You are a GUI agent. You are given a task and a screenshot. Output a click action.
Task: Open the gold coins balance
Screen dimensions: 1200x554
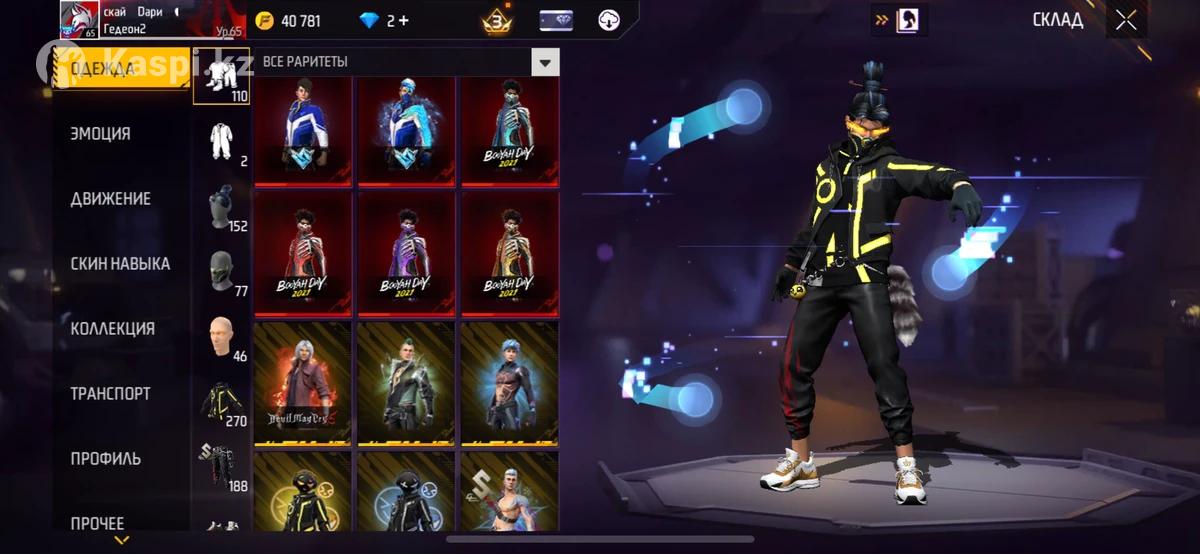click(x=289, y=21)
